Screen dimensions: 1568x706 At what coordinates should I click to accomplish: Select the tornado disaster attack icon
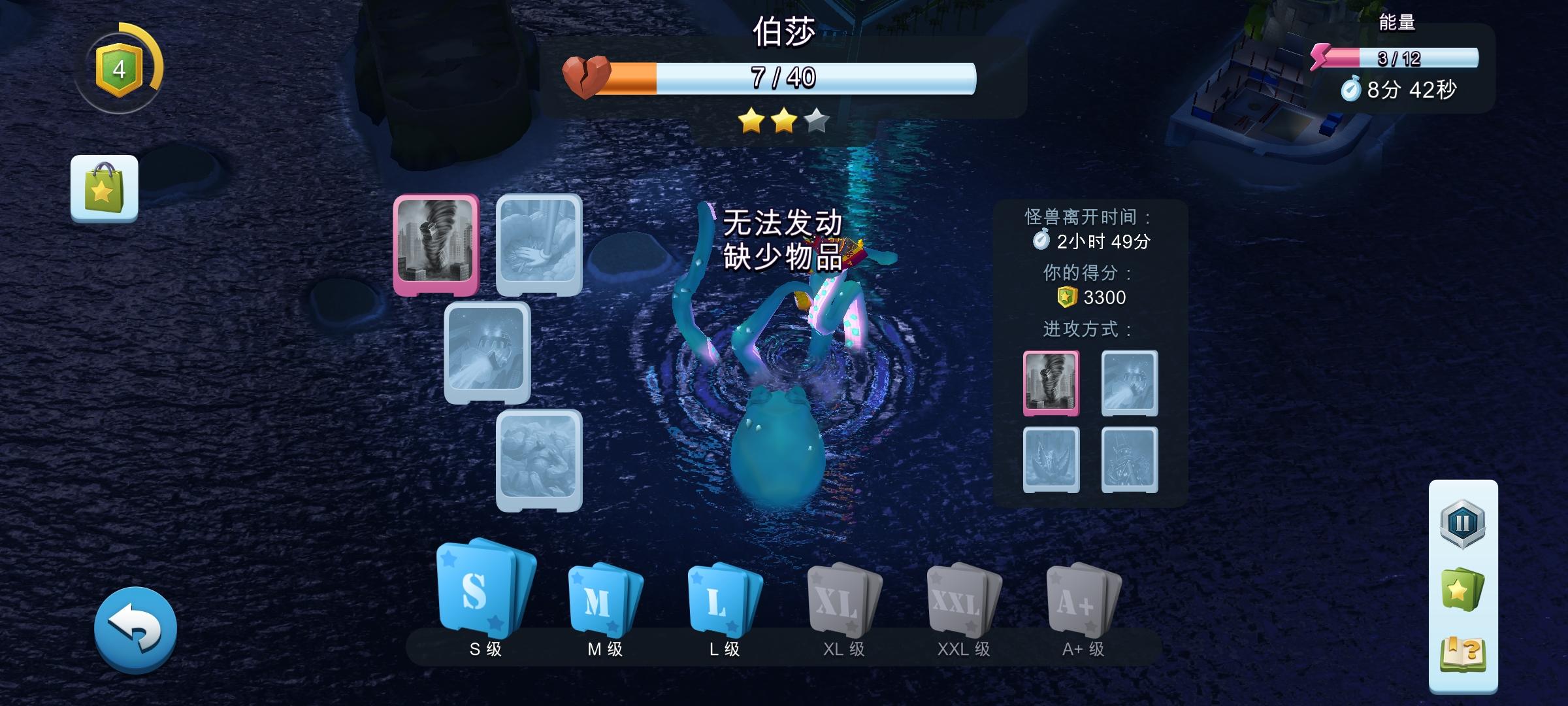[x=436, y=244]
